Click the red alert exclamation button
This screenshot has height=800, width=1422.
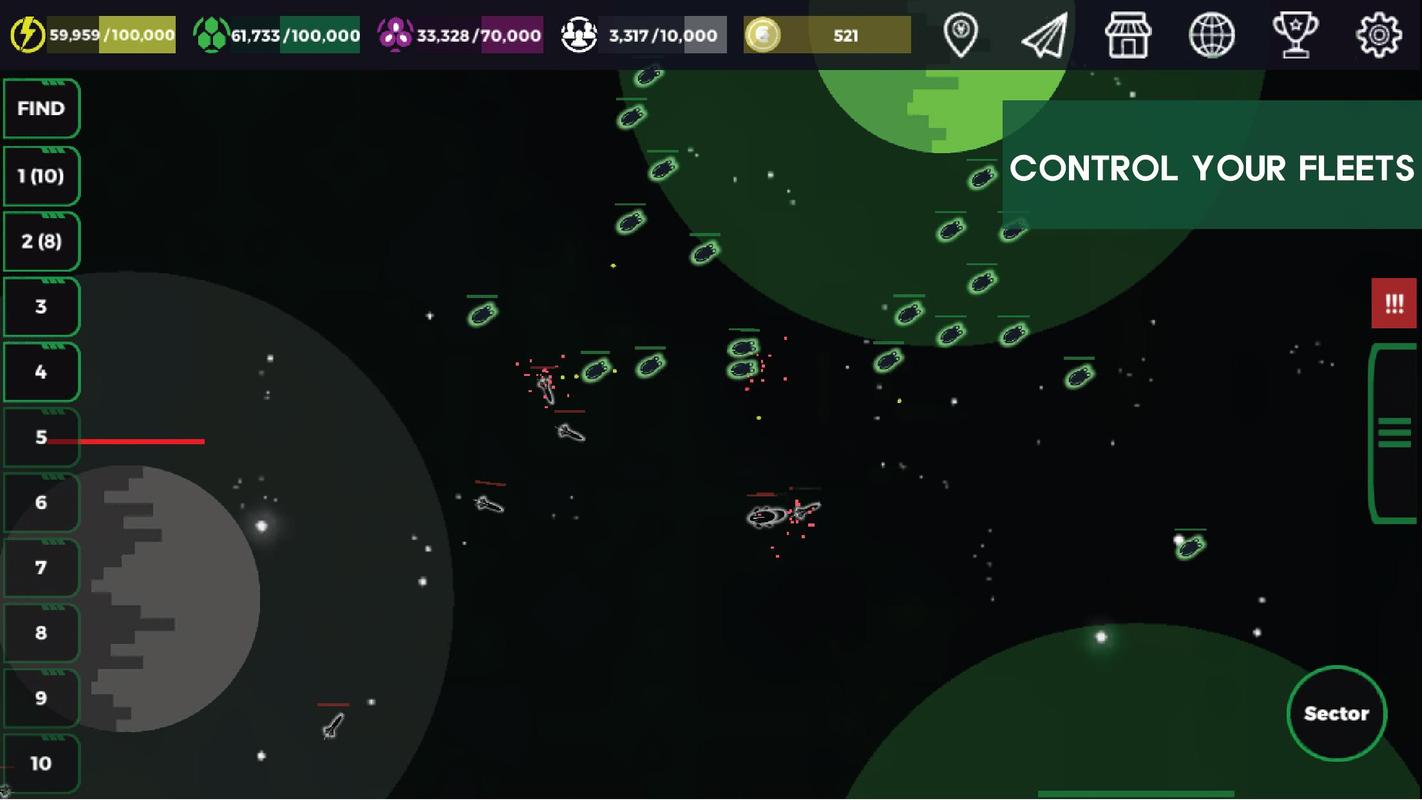[1394, 303]
